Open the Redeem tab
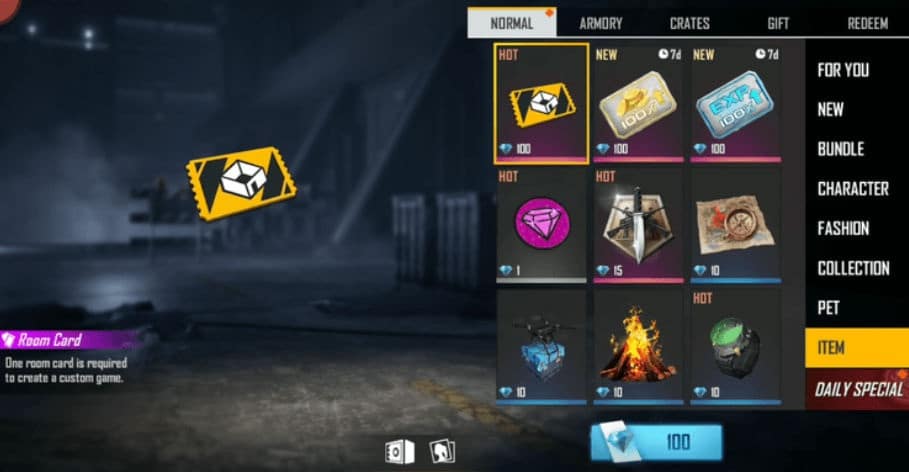 coord(866,24)
